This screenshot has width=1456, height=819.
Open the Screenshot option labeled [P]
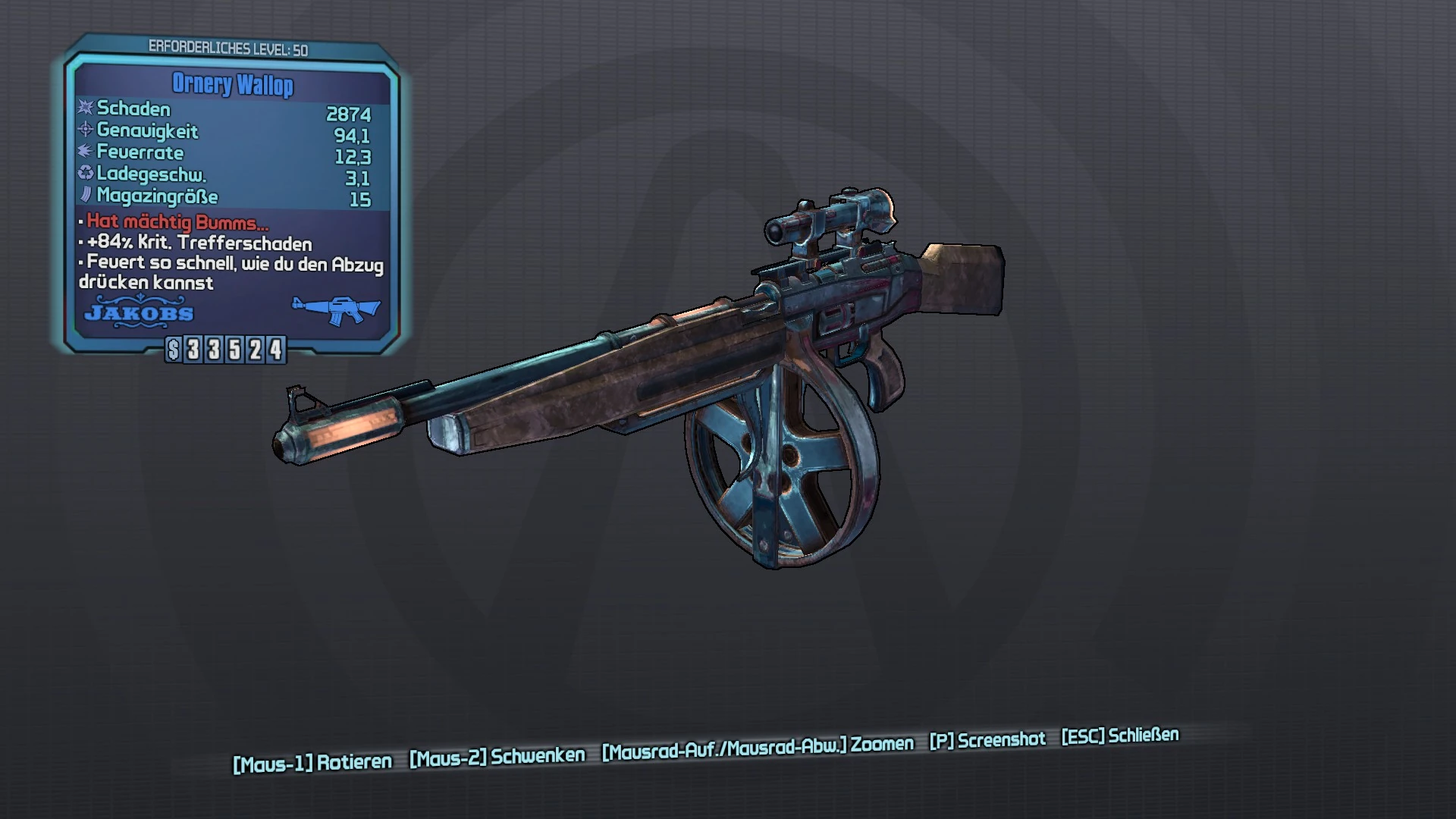pyautogui.click(x=987, y=739)
